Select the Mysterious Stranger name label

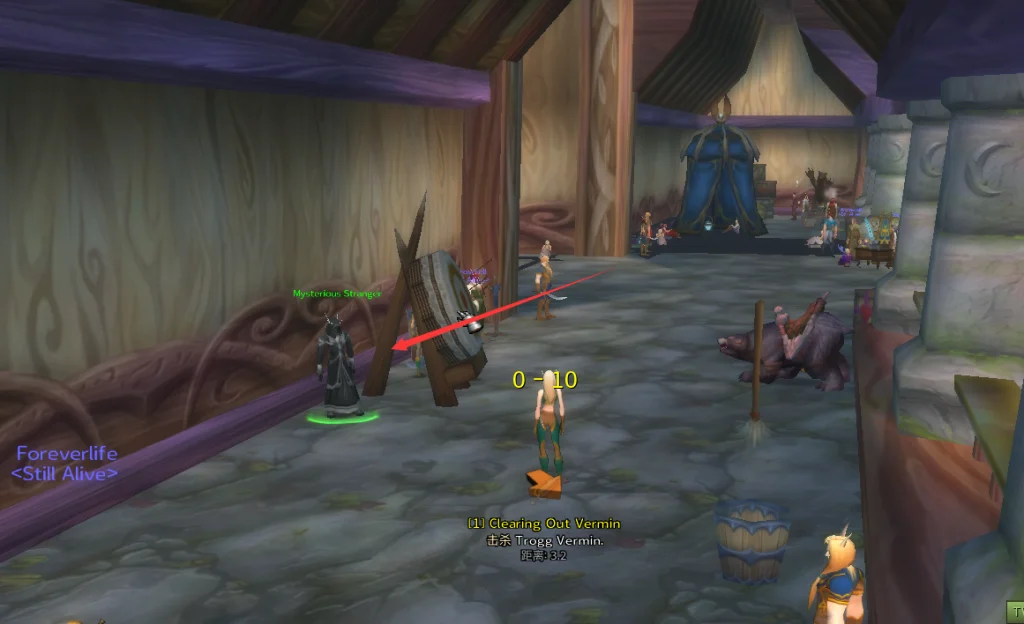(x=338, y=294)
